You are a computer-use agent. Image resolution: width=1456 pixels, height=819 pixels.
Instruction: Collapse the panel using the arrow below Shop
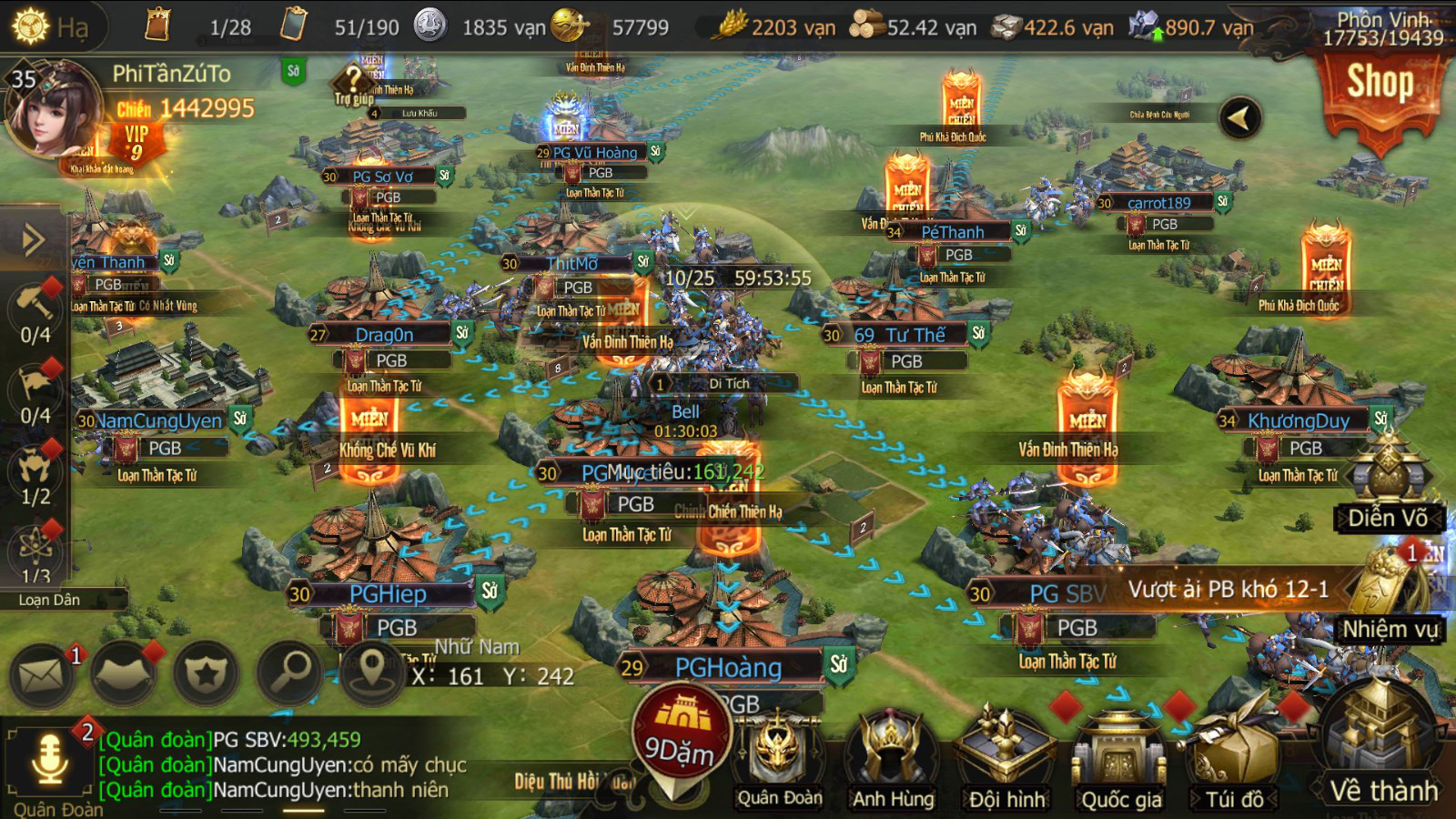tap(1239, 116)
